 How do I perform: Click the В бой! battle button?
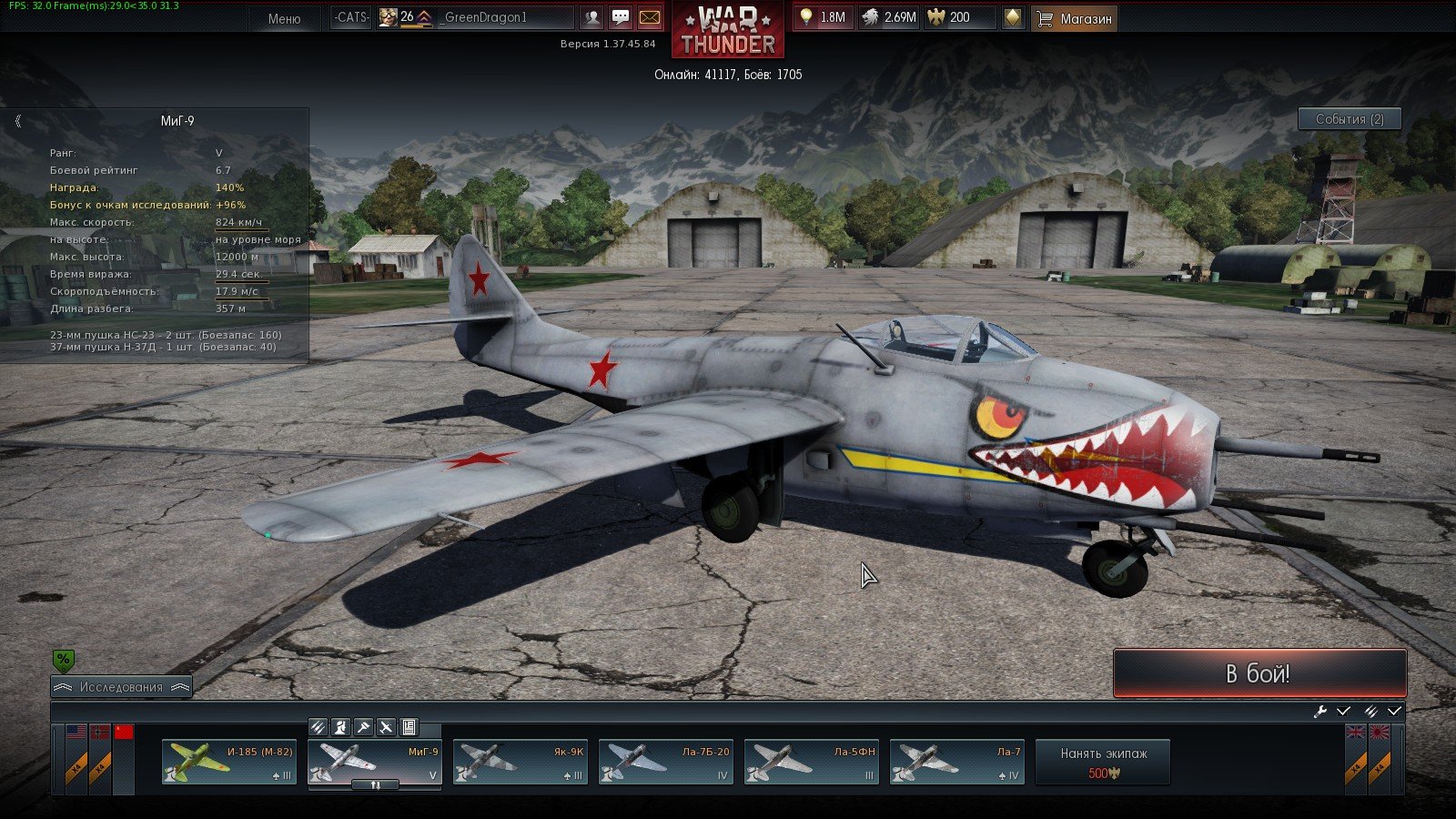(x=1259, y=673)
